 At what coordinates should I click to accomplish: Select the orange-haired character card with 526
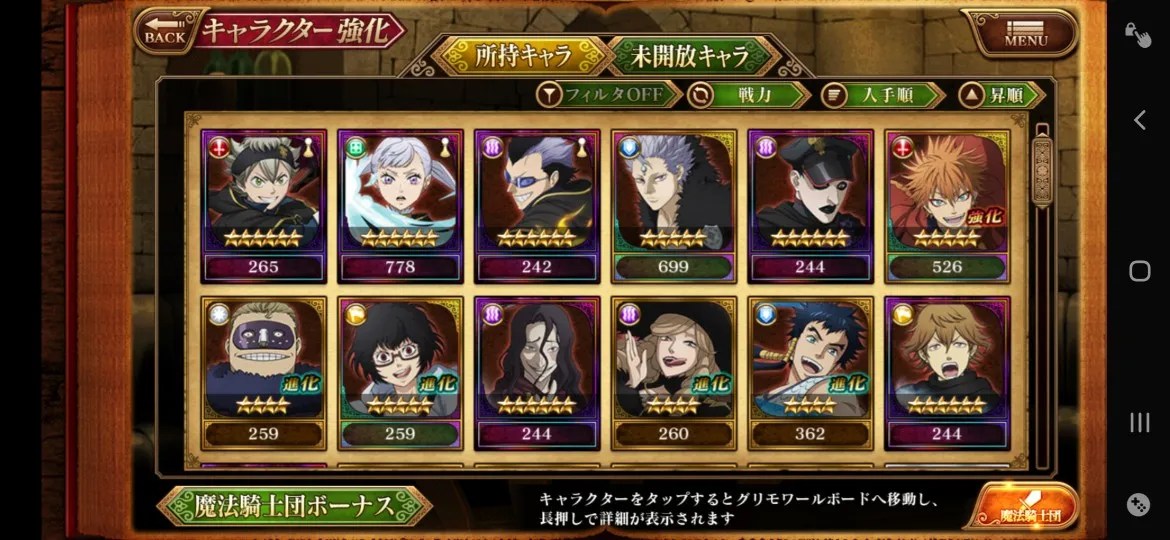pos(947,205)
